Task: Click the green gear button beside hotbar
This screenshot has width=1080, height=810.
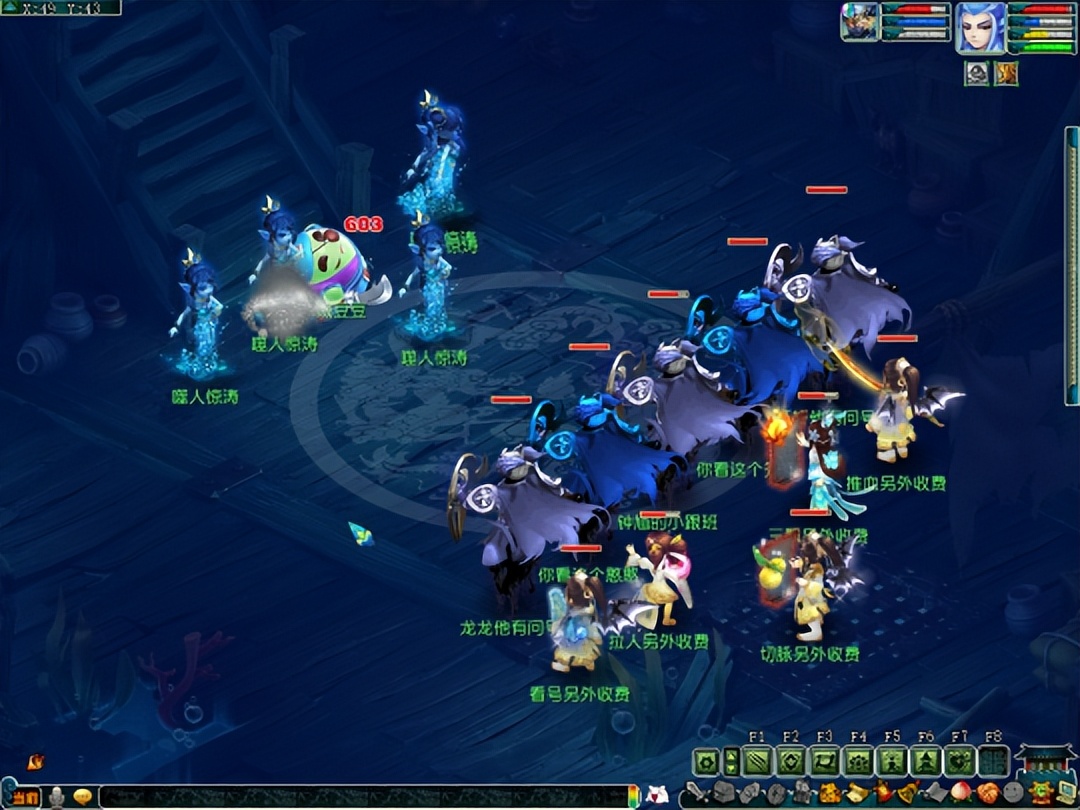Action: coord(707,763)
